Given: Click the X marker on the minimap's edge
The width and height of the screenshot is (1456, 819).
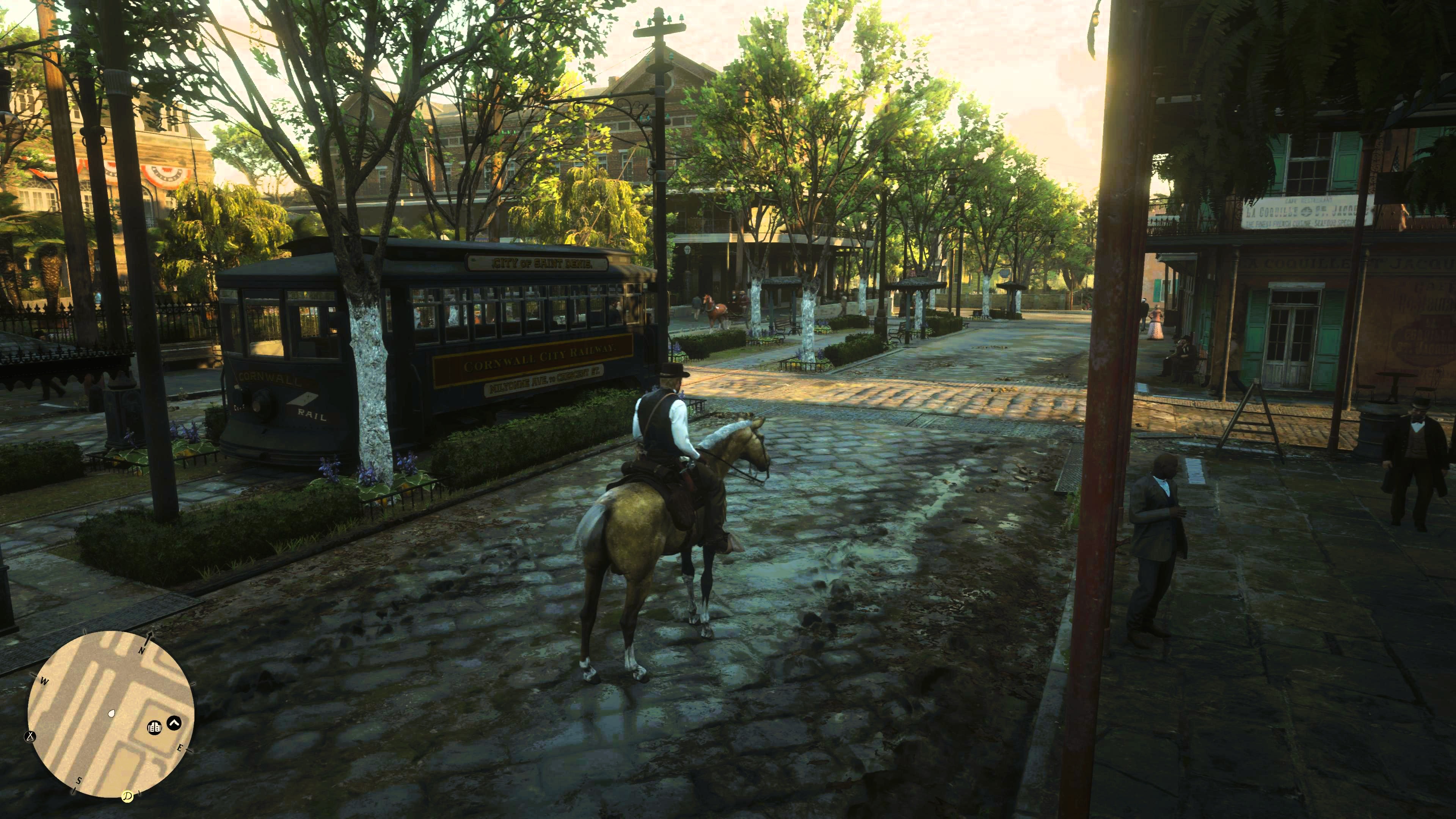Looking at the screenshot, I should pyautogui.click(x=30, y=736).
